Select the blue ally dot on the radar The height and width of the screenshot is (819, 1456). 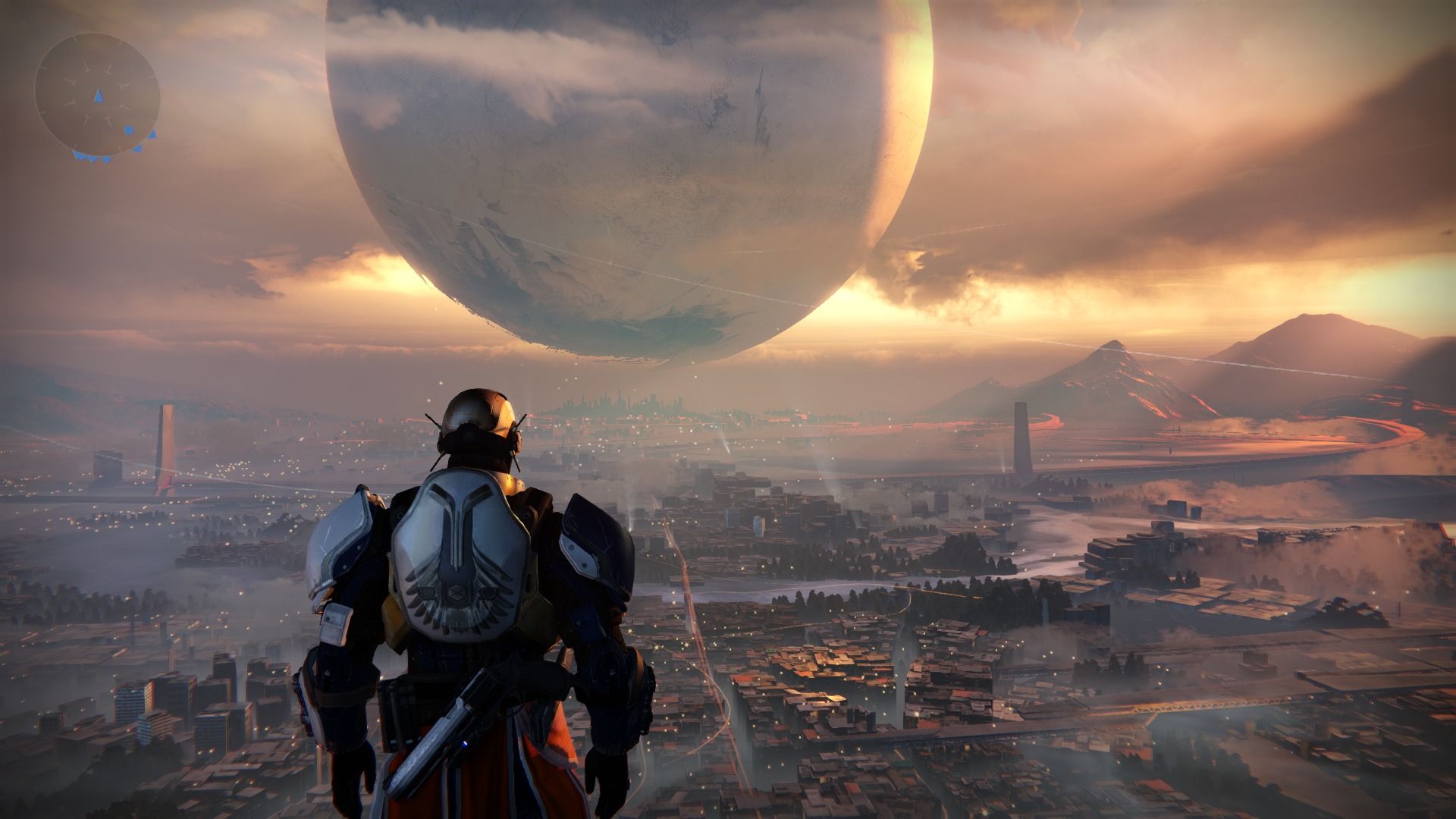(129, 130)
